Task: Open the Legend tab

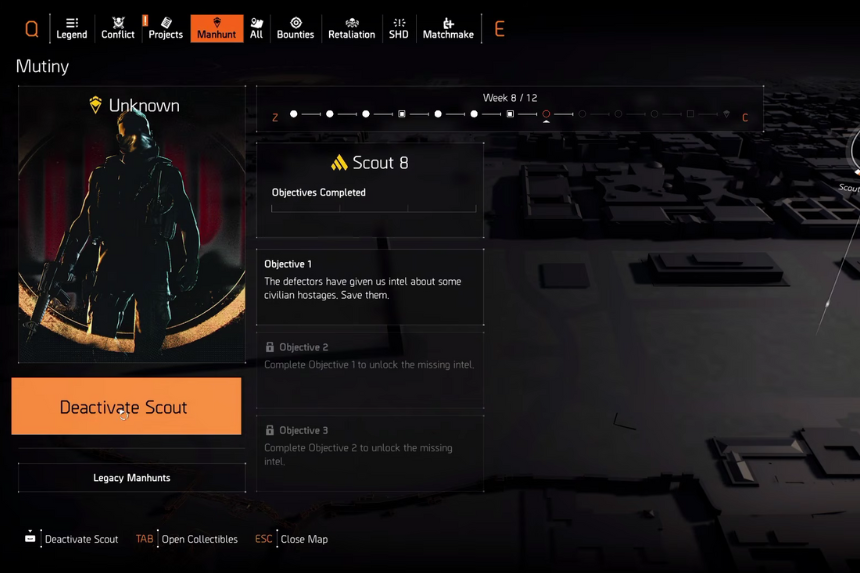Action: 71,28
